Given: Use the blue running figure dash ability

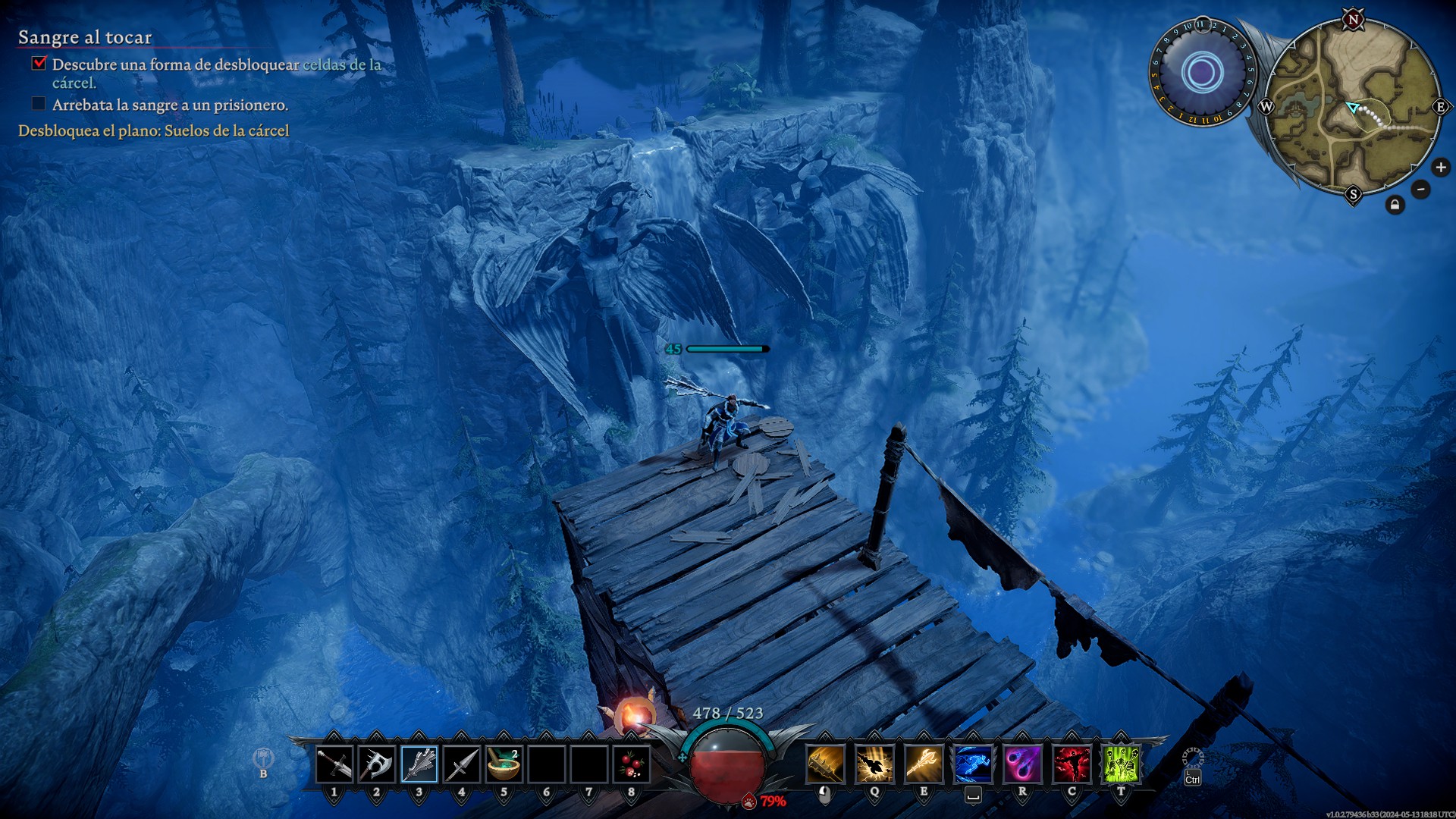Looking at the screenshot, I should (973, 764).
